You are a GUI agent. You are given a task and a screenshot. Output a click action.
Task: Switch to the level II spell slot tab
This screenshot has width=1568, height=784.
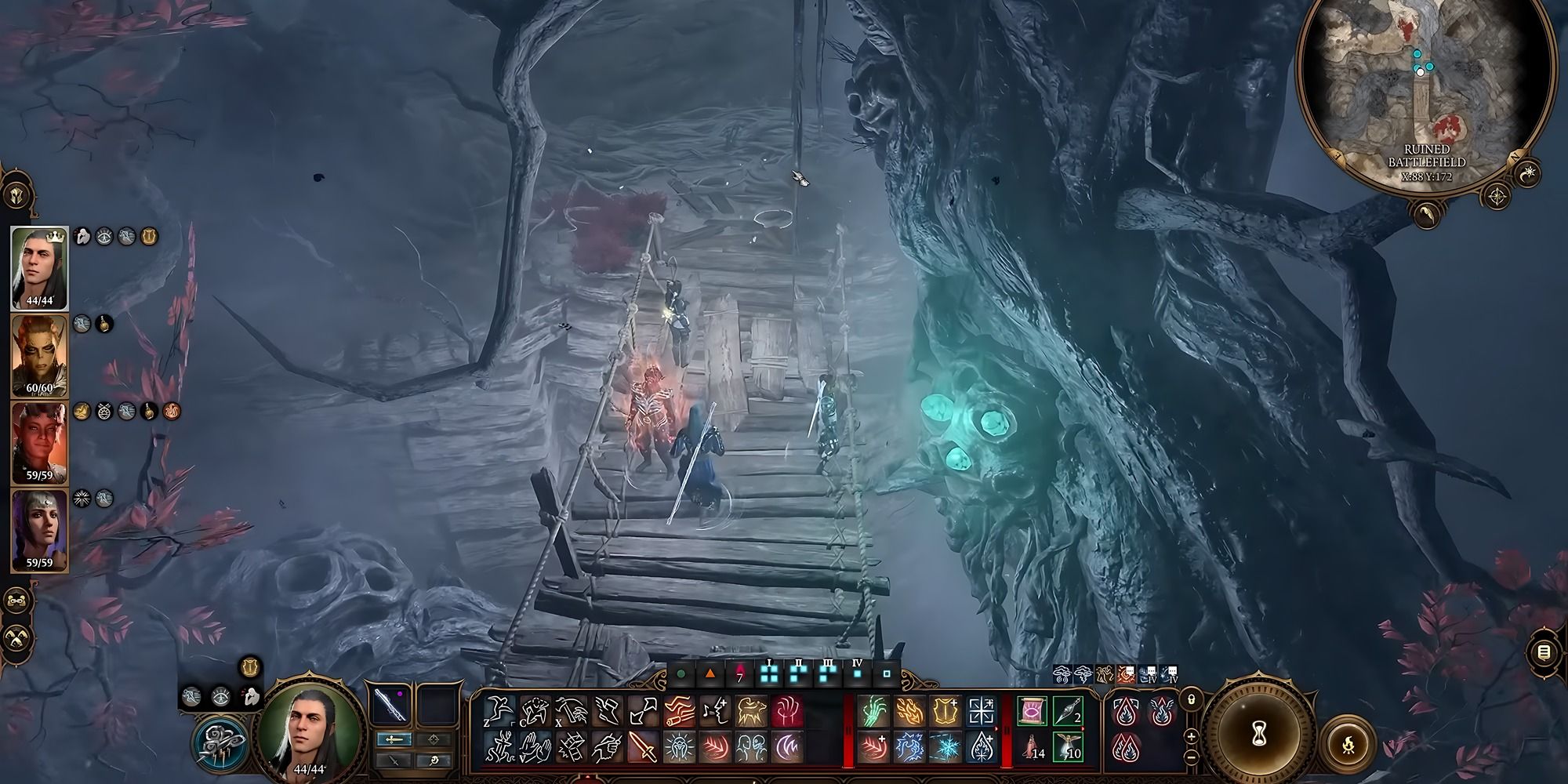799,674
